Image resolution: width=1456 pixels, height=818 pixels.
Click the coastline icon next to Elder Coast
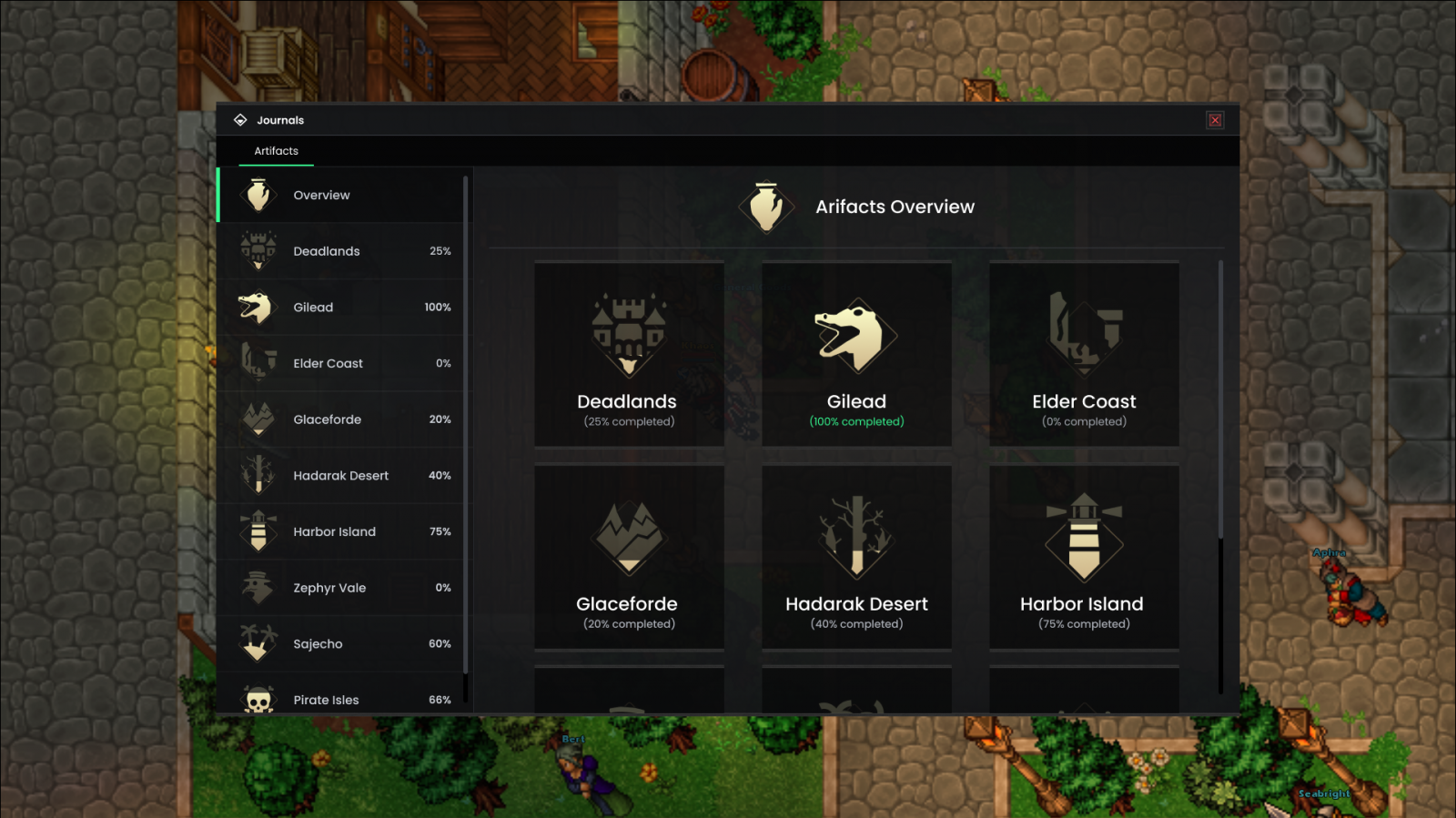(x=258, y=362)
